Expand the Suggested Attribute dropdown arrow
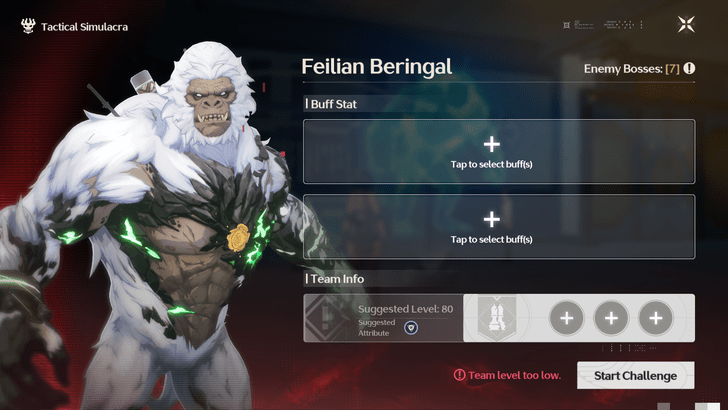728x410 pixels. [x=411, y=327]
